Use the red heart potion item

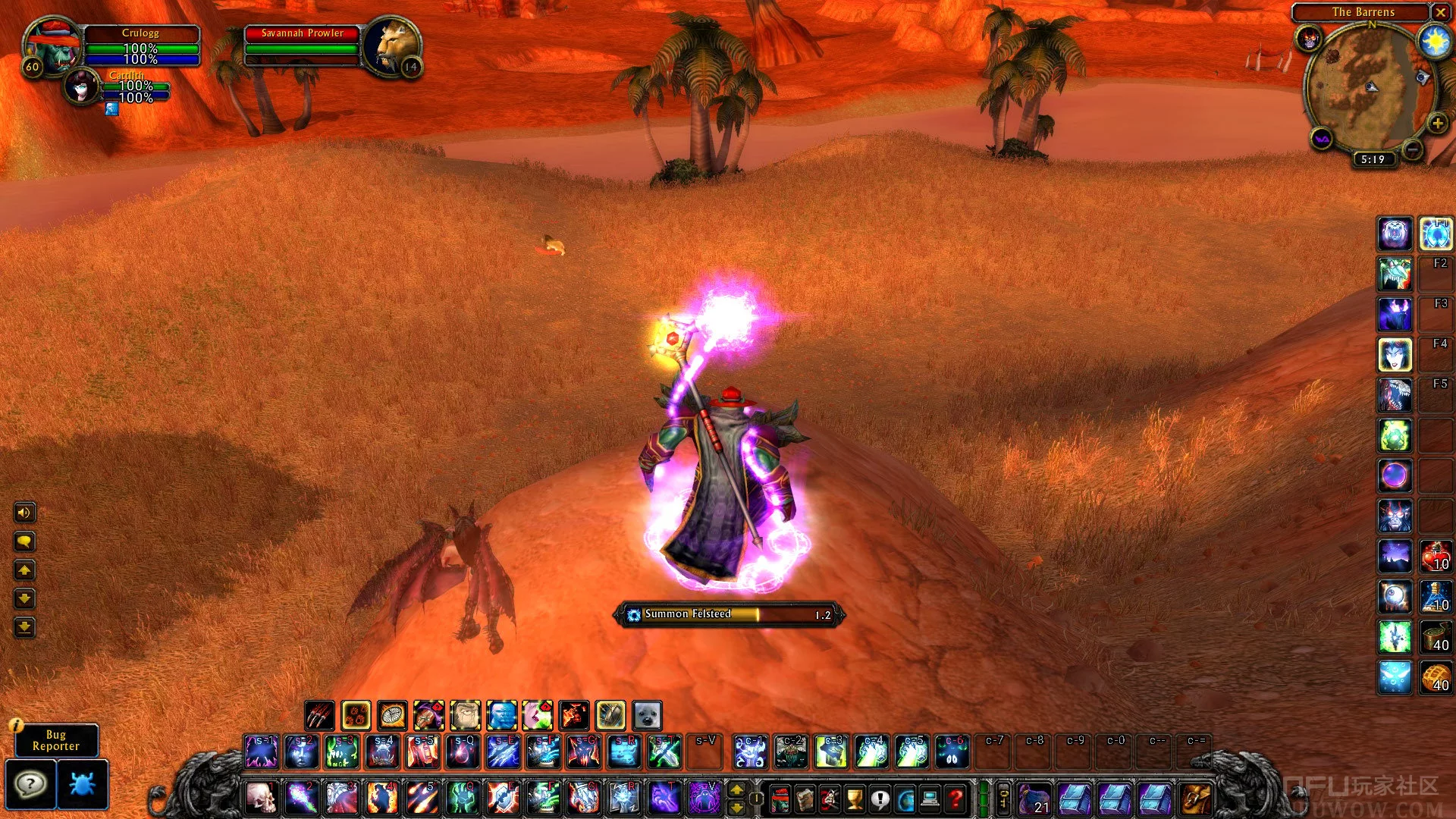click(1436, 556)
